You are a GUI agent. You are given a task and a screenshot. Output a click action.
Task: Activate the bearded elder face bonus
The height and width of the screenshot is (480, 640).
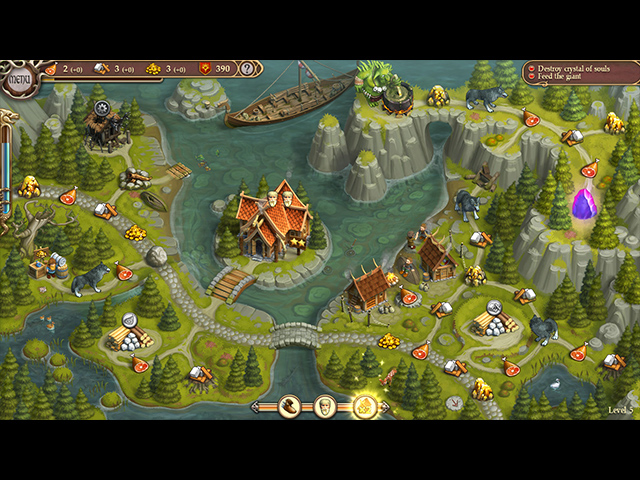(326, 407)
